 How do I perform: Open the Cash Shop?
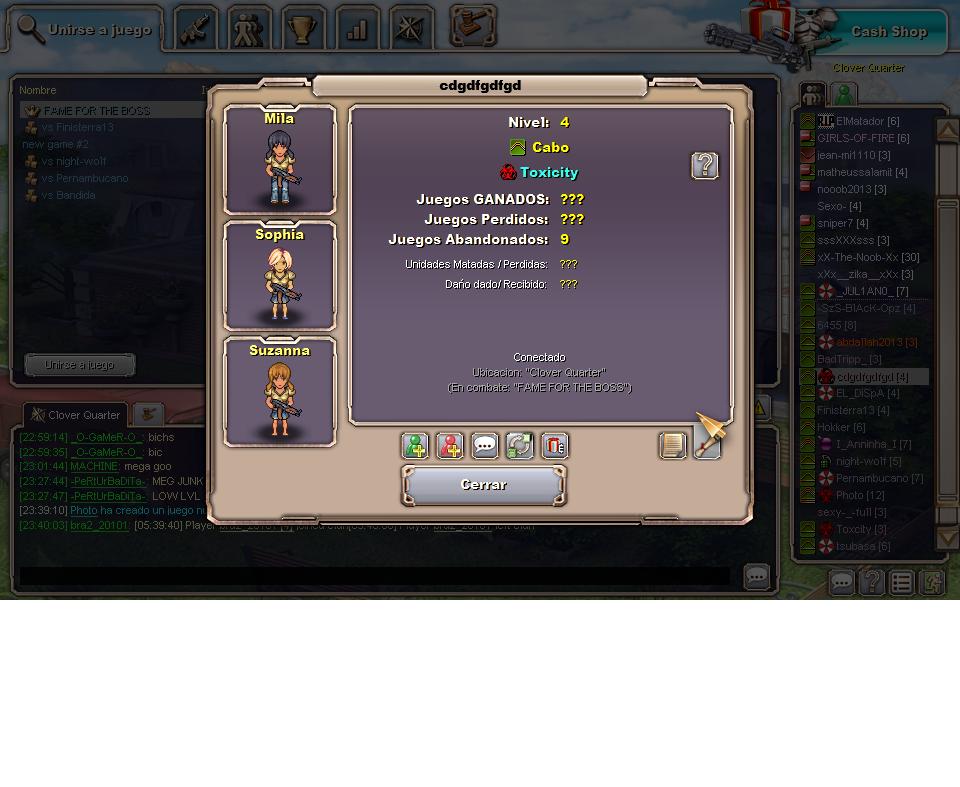pos(888,32)
